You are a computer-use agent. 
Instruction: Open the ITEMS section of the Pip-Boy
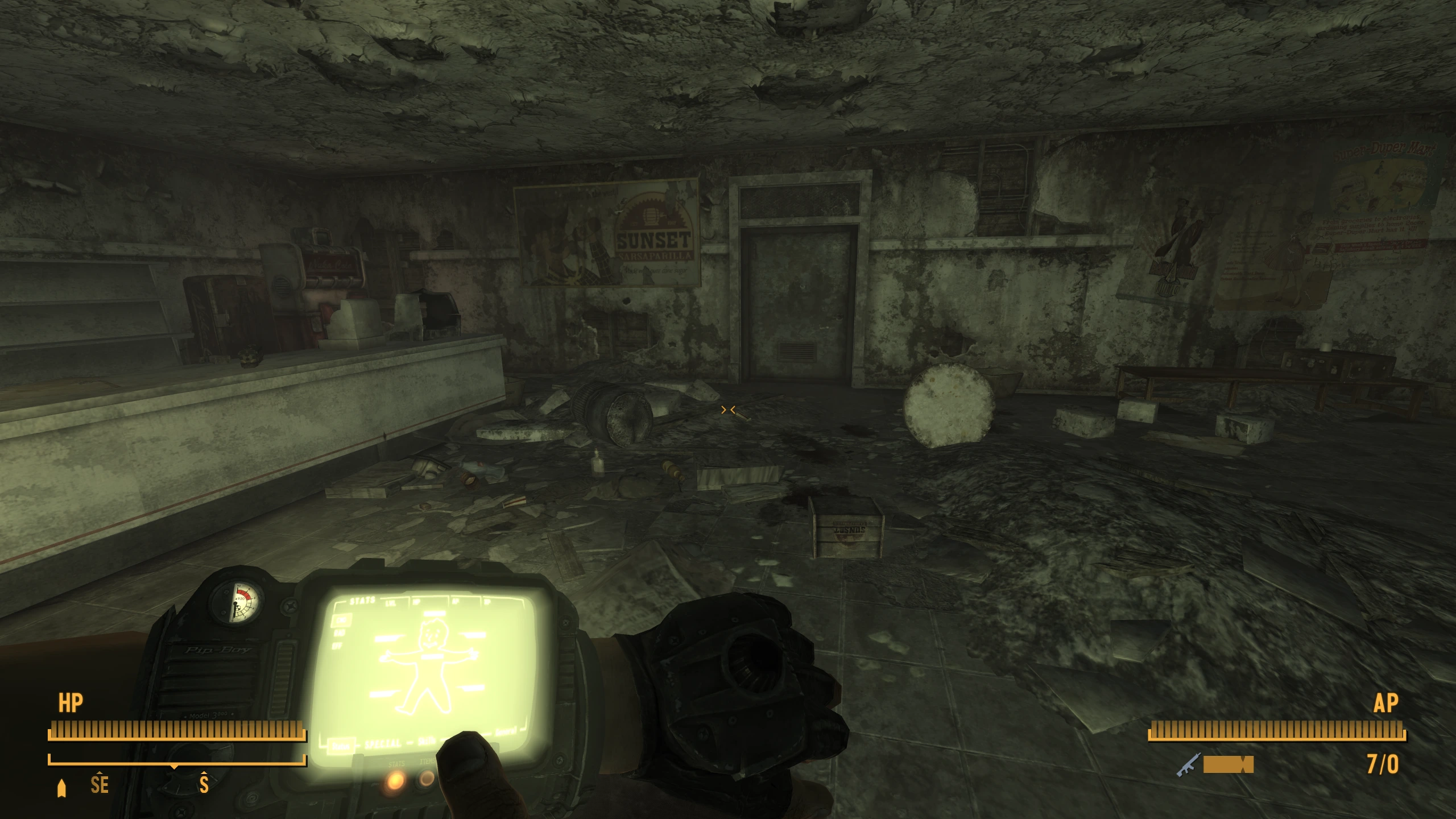(427, 778)
